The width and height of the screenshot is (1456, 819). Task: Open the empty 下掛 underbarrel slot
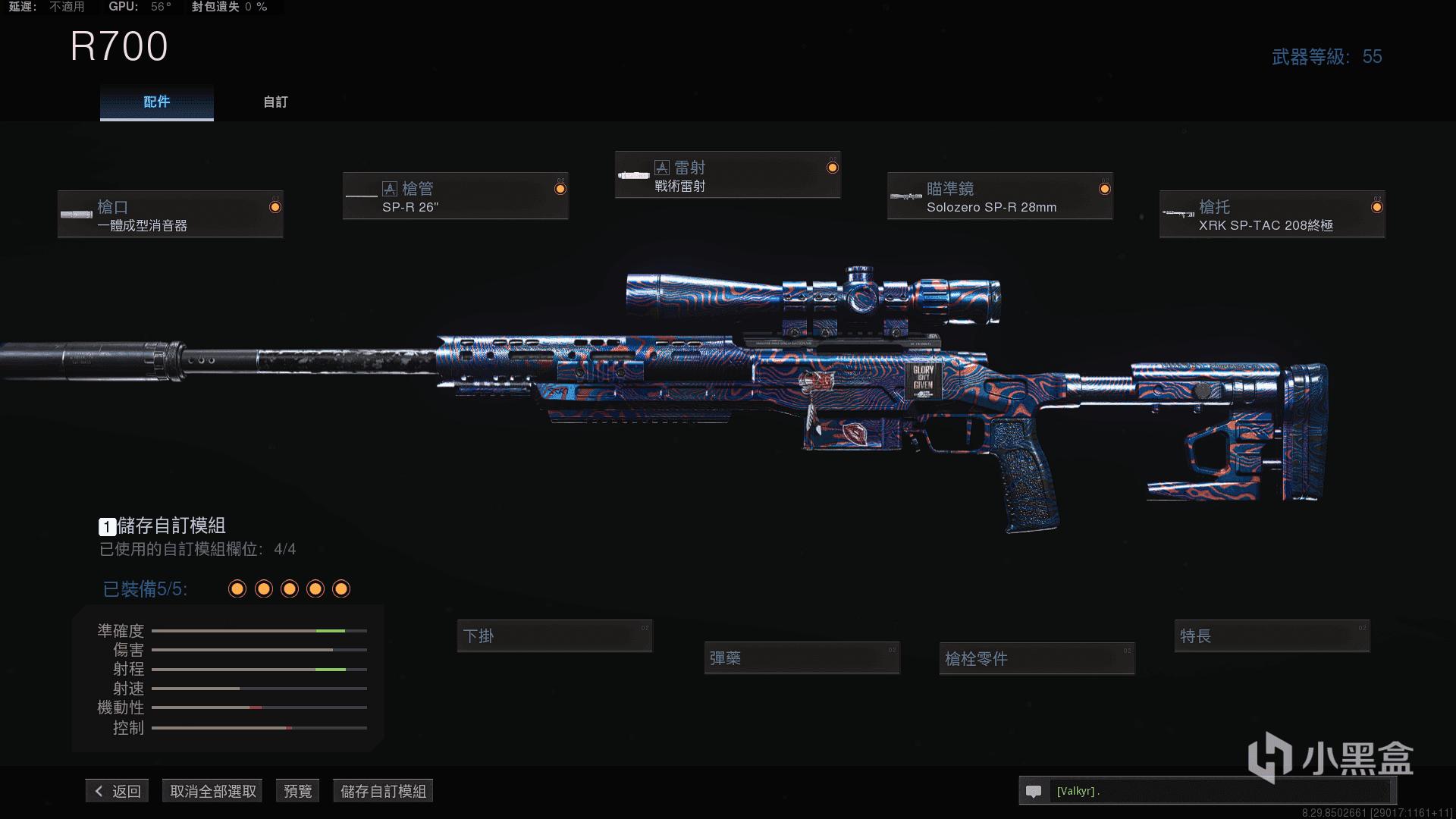coord(554,636)
